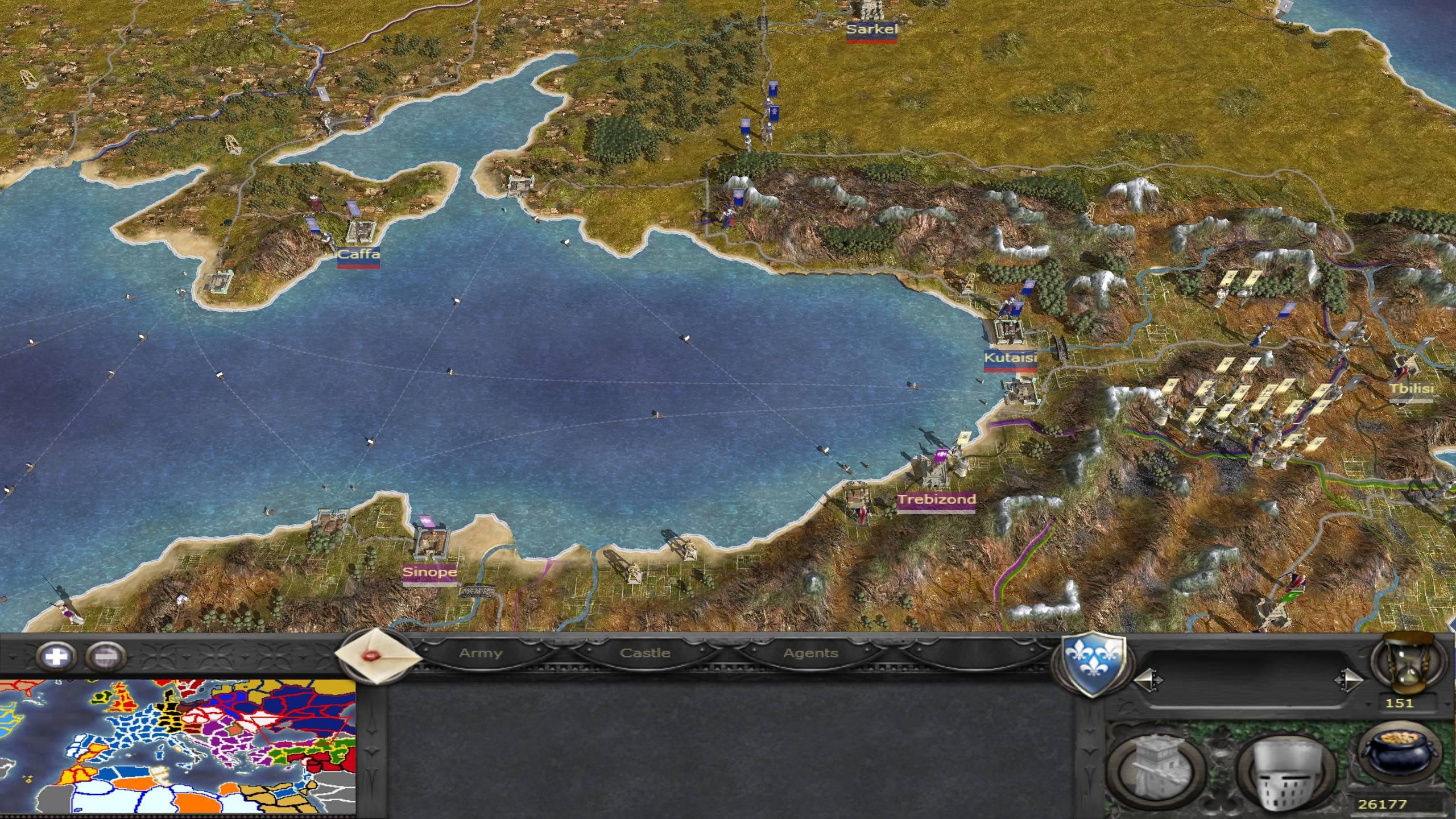Zoom in the minimap with plus button
Screen dimensions: 1456x819
(56, 657)
